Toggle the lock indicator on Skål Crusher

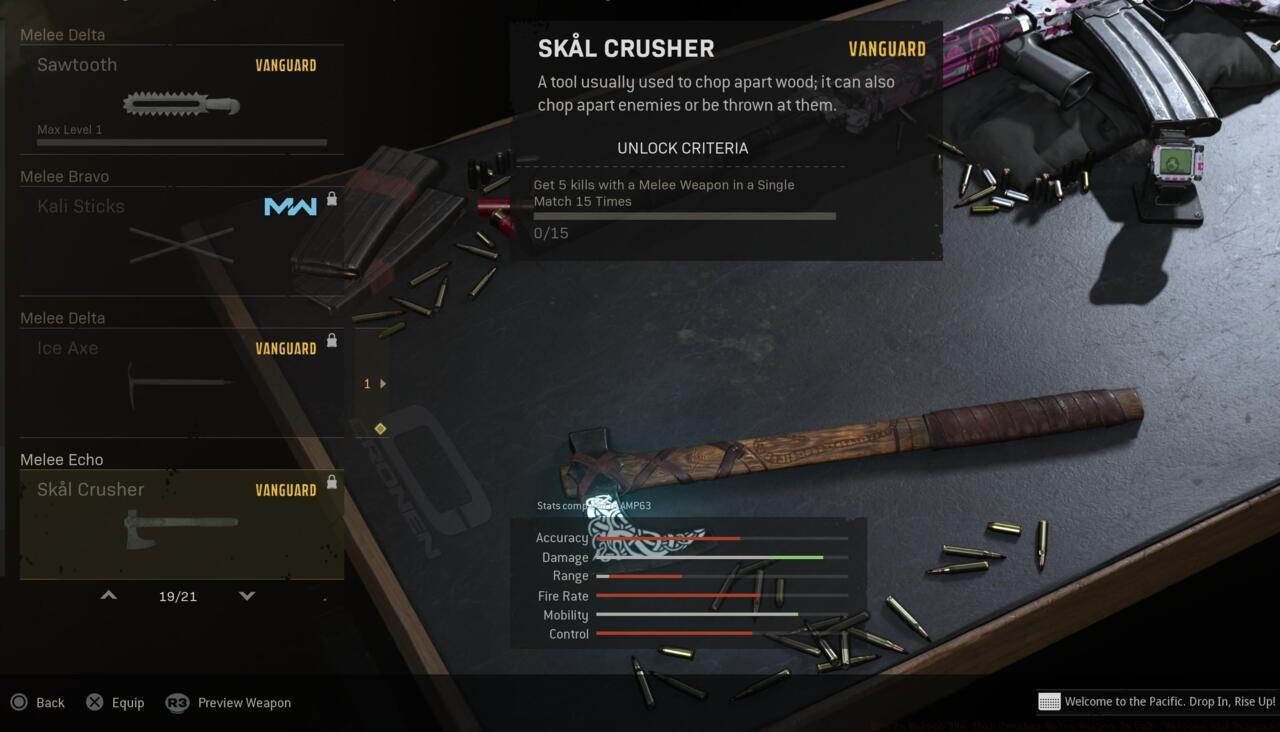coord(332,482)
